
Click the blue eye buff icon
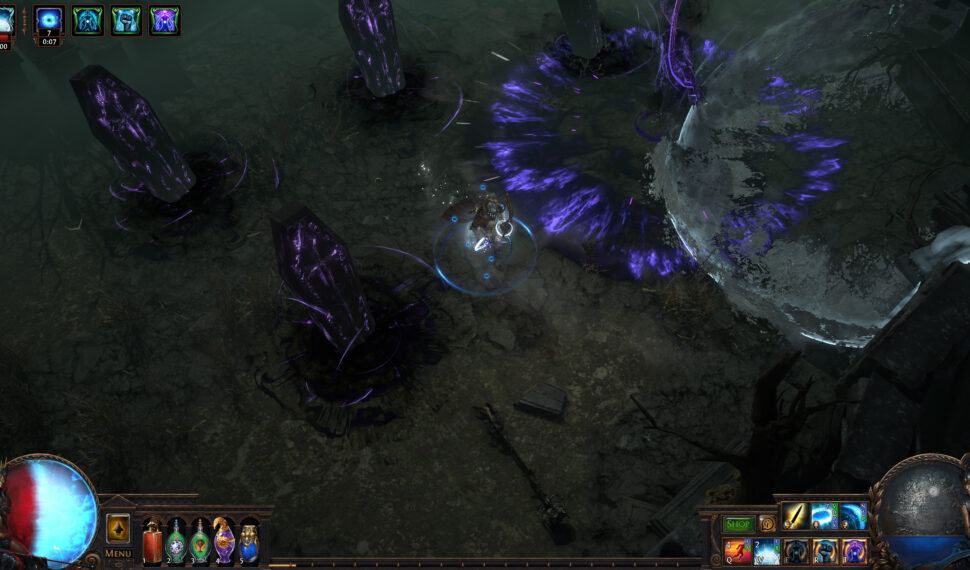click(x=49, y=20)
